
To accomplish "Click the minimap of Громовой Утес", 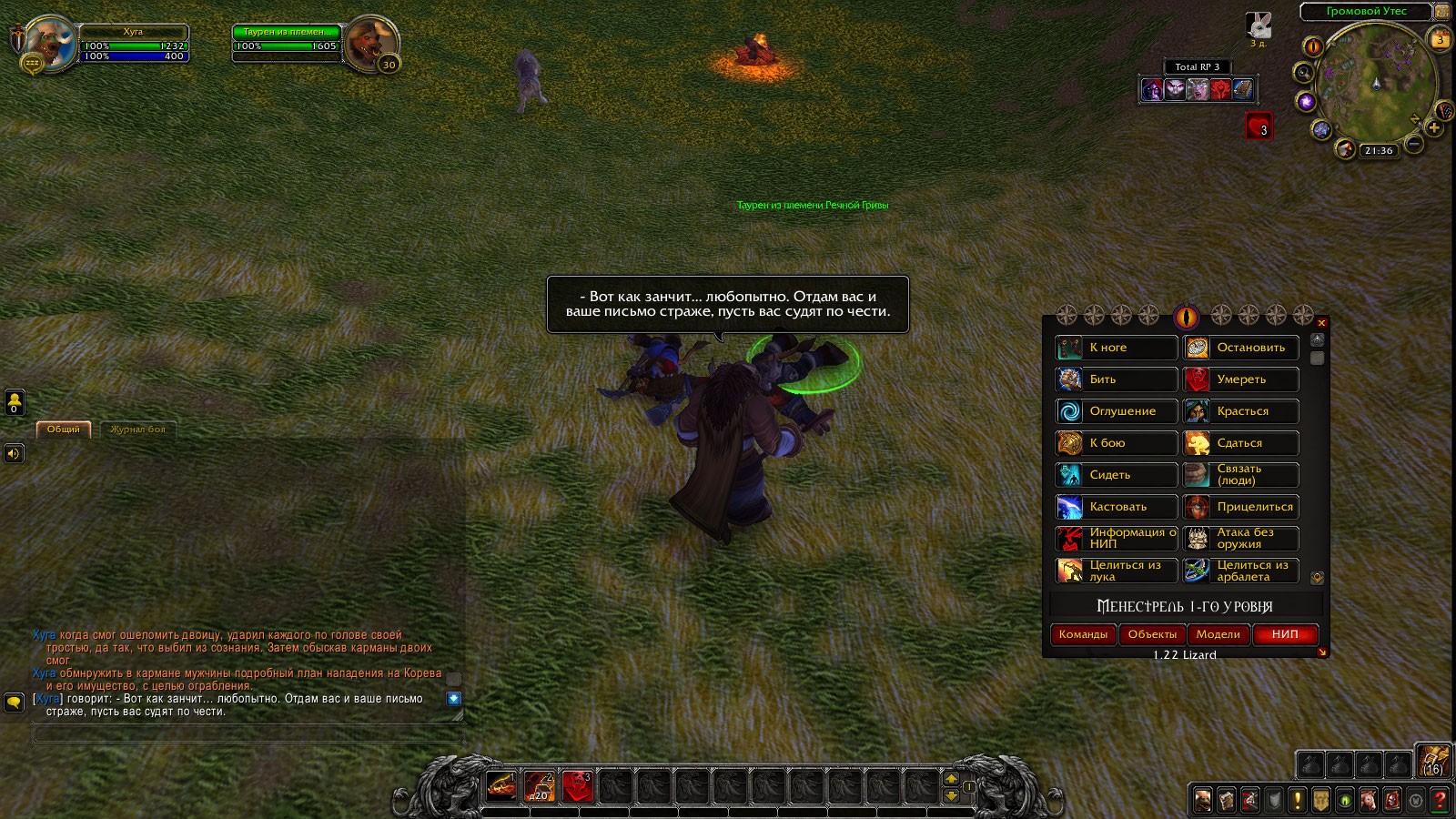I will click(x=1375, y=84).
